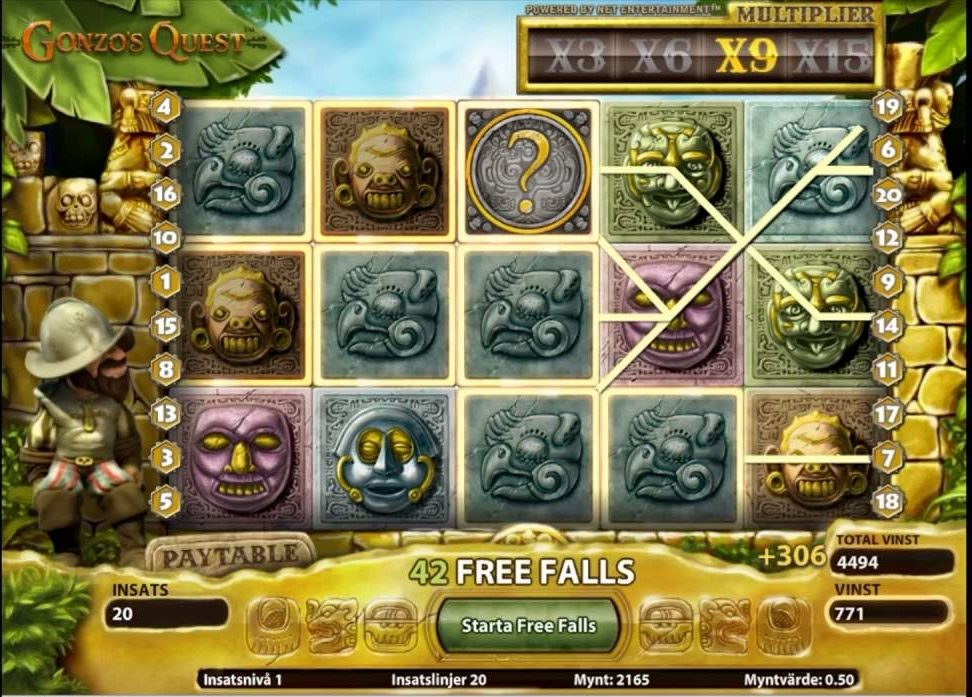Select payline 9 marker

886,282
